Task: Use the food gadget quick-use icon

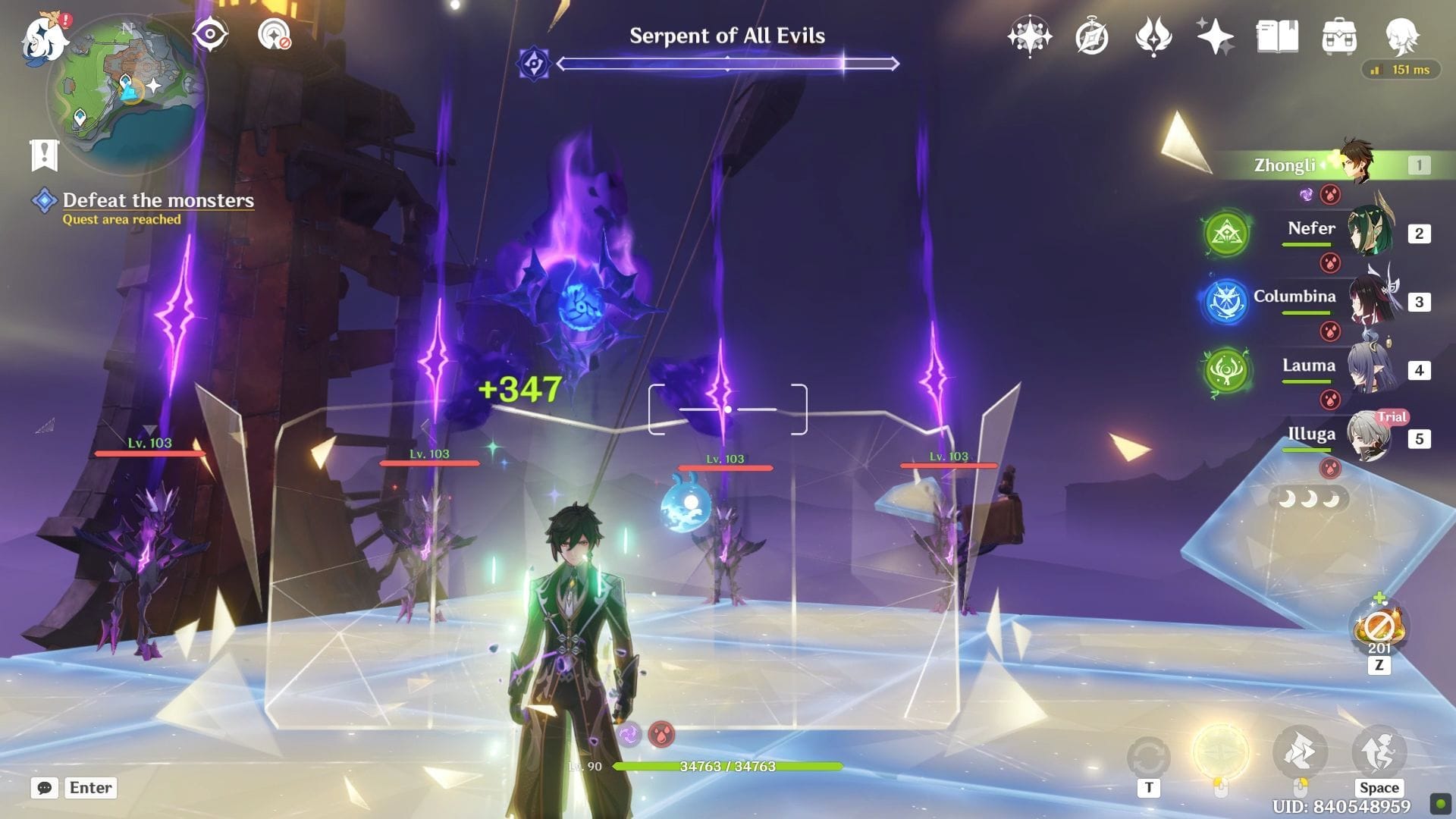Action: click(1379, 628)
